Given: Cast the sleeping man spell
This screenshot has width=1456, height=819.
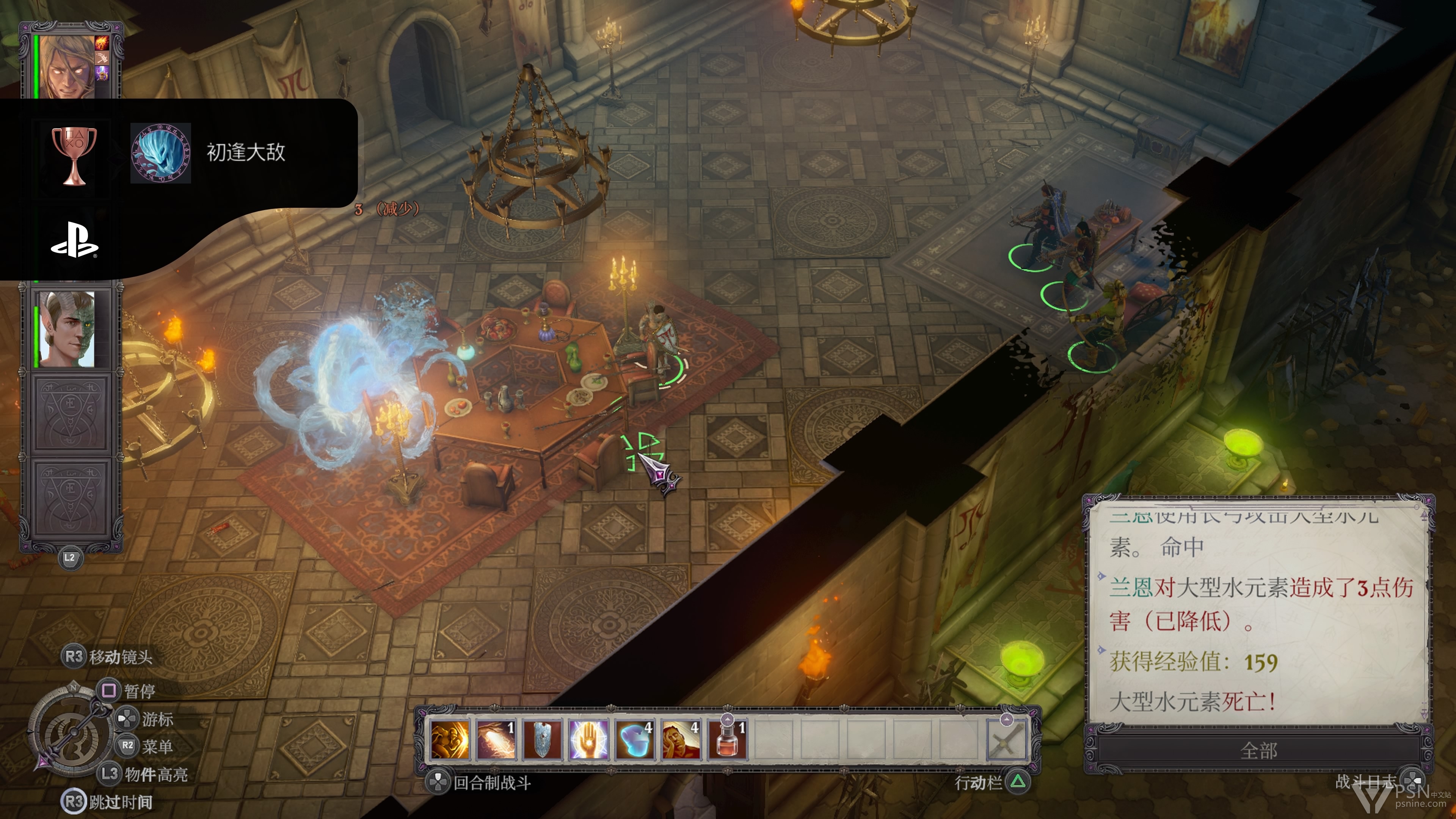Looking at the screenshot, I should coord(681,739).
